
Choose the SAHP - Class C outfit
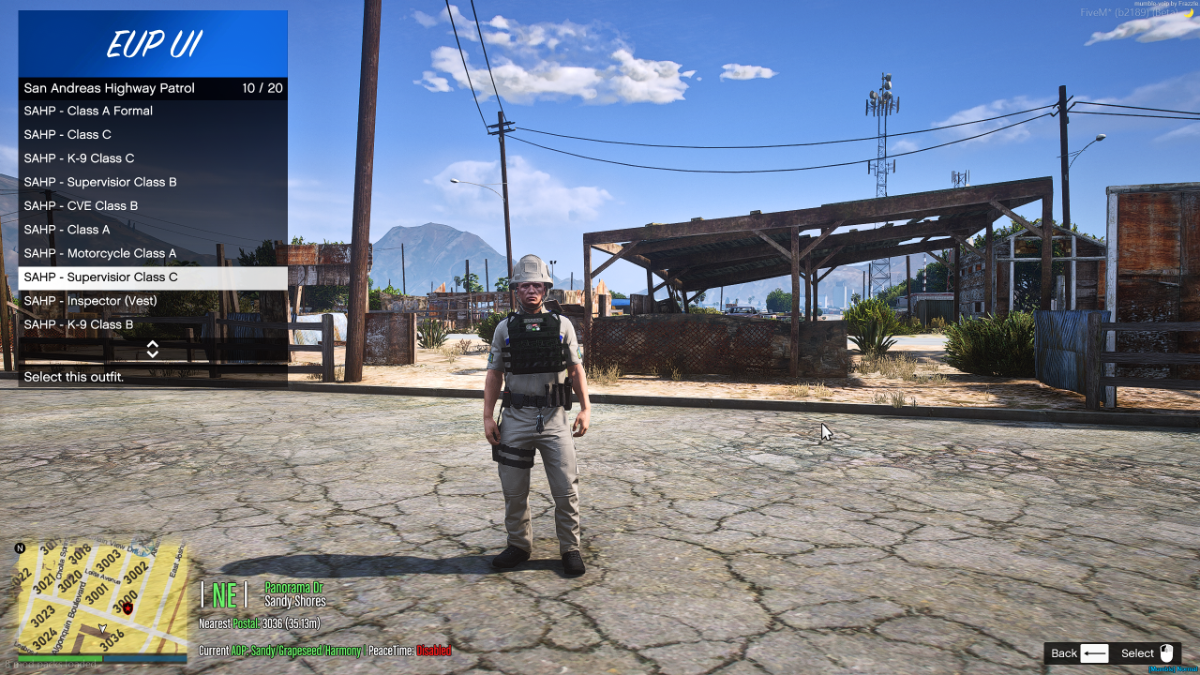152,135
